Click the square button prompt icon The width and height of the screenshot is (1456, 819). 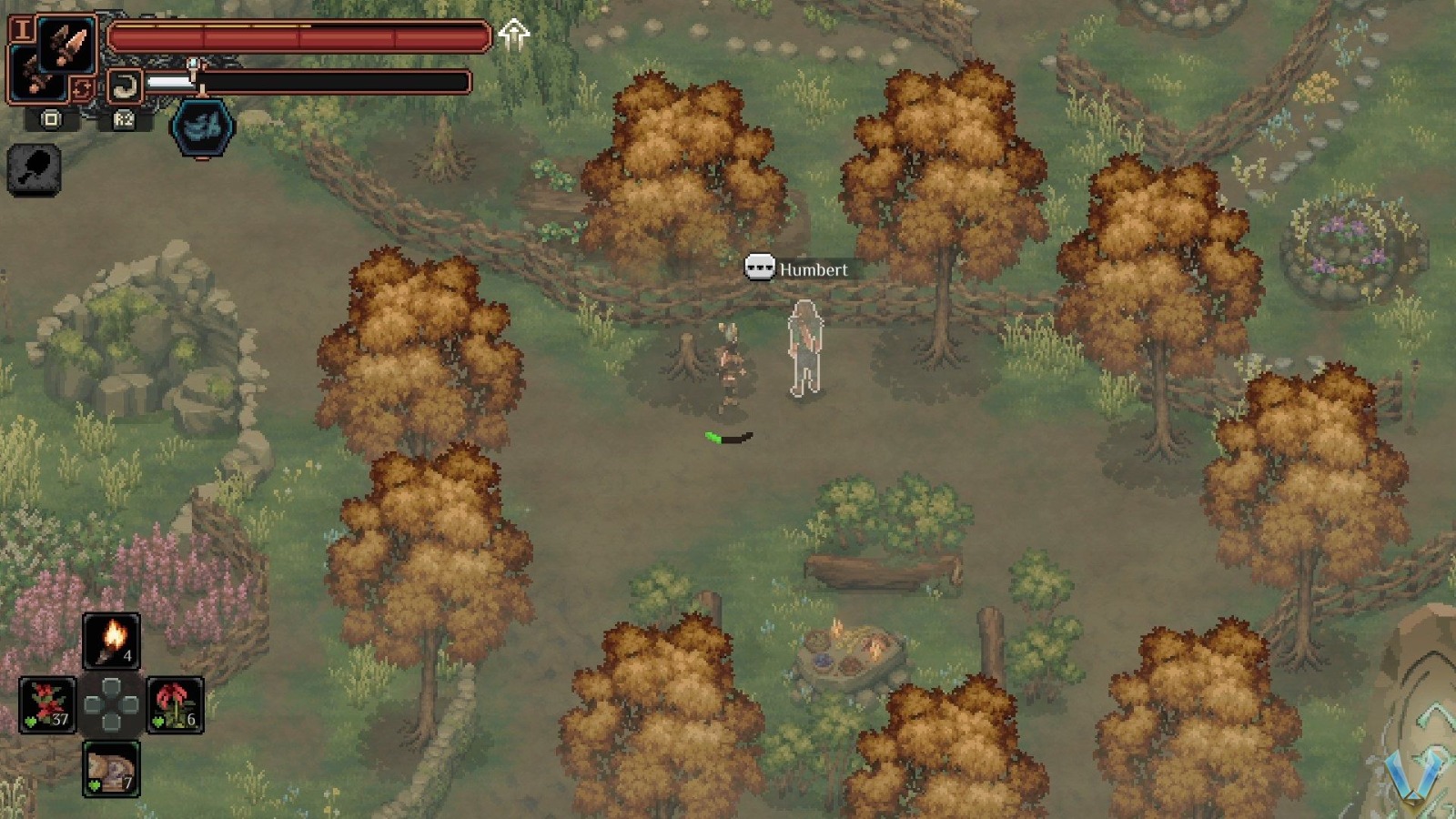pyautogui.click(x=51, y=120)
